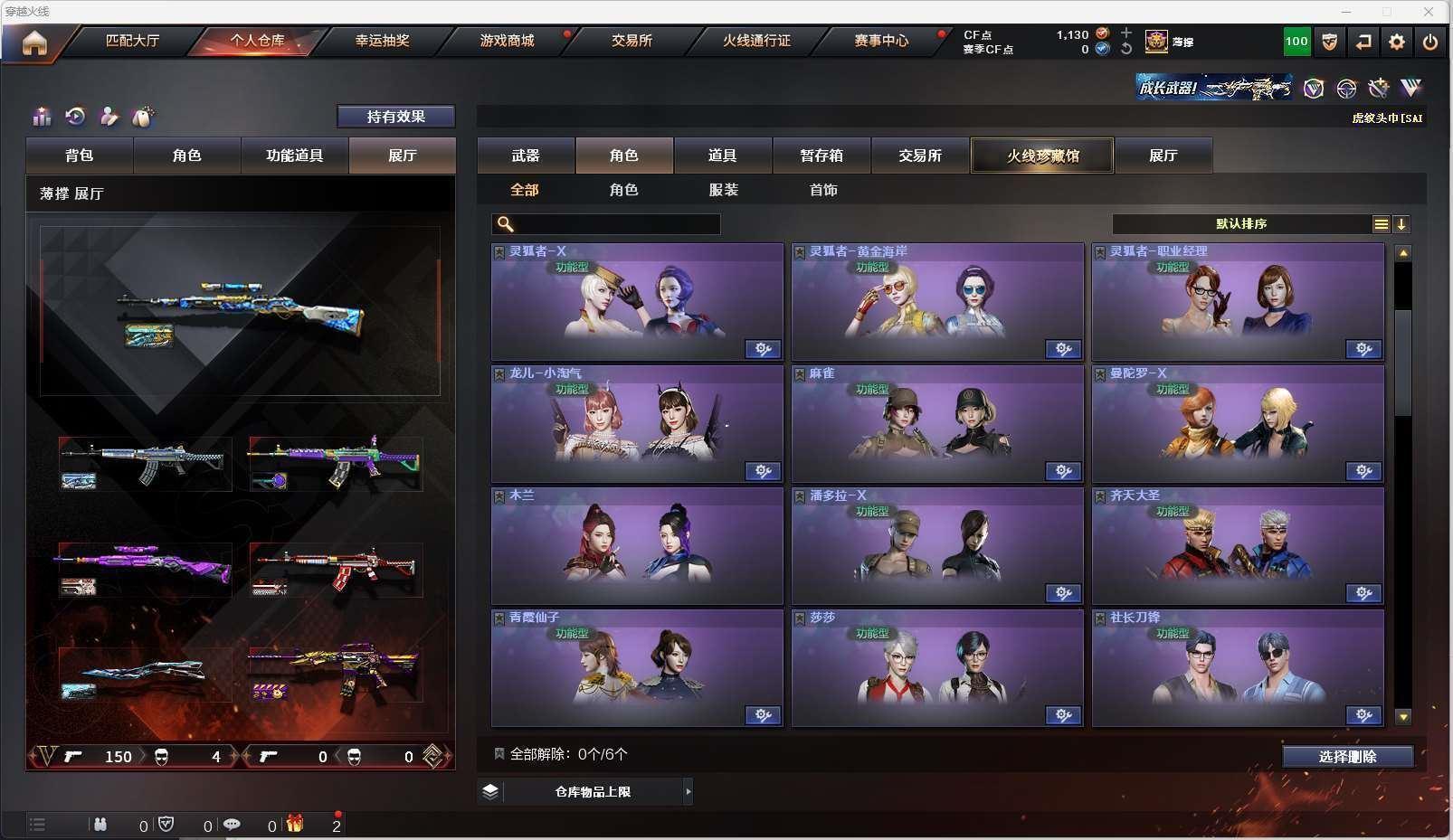Select the 齐天大圣 character card

tap(1238, 546)
